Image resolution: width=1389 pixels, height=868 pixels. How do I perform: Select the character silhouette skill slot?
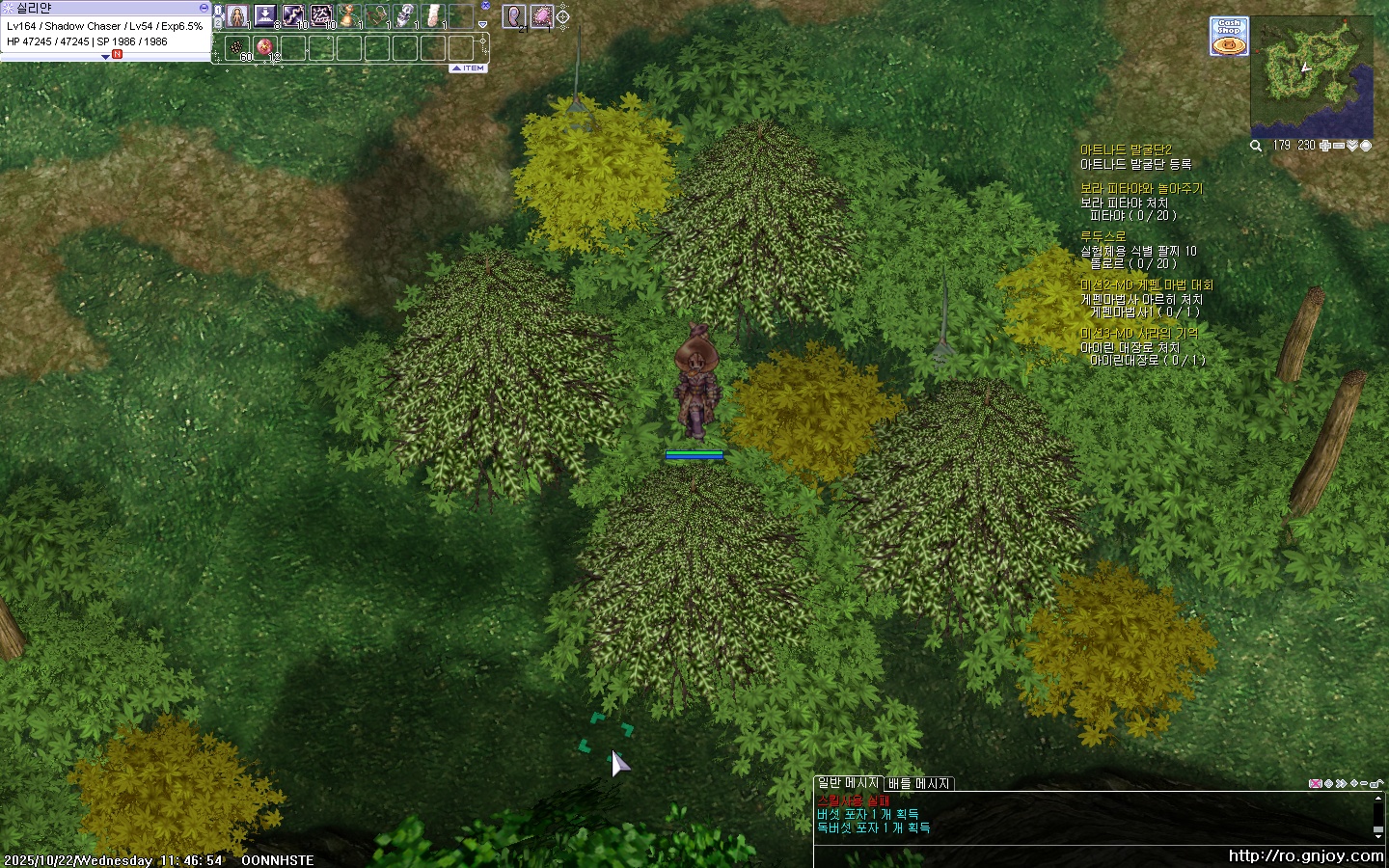[237, 16]
